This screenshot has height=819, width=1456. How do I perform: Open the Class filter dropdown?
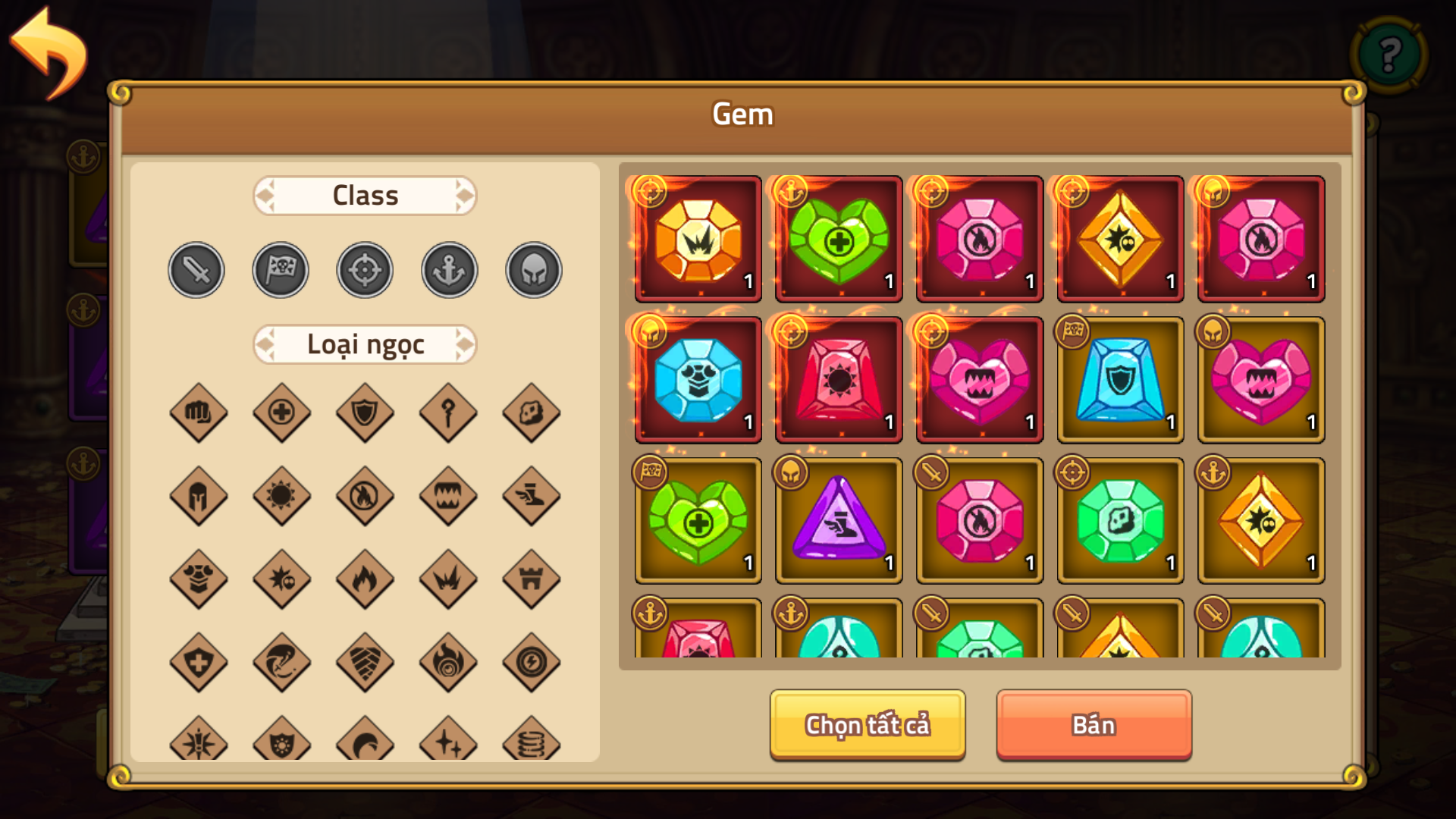pos(365,195)
